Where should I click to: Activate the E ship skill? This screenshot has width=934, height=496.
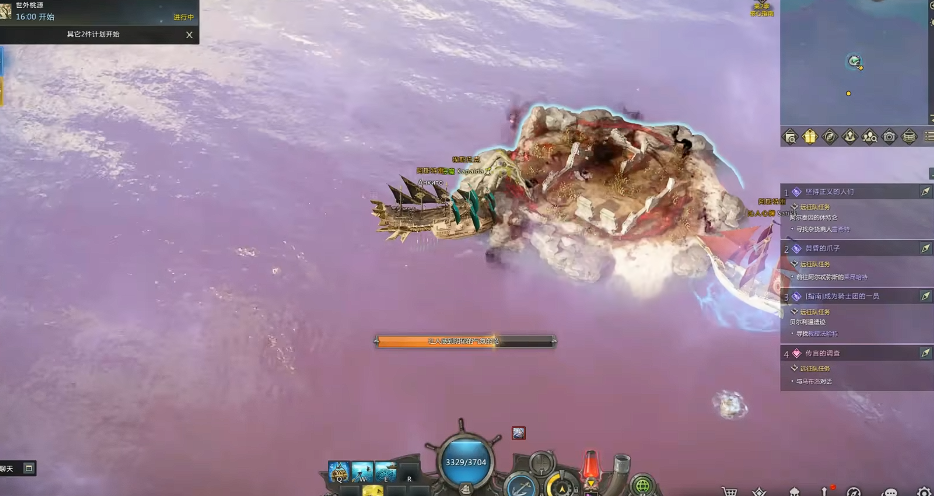[x=385, y=471]
